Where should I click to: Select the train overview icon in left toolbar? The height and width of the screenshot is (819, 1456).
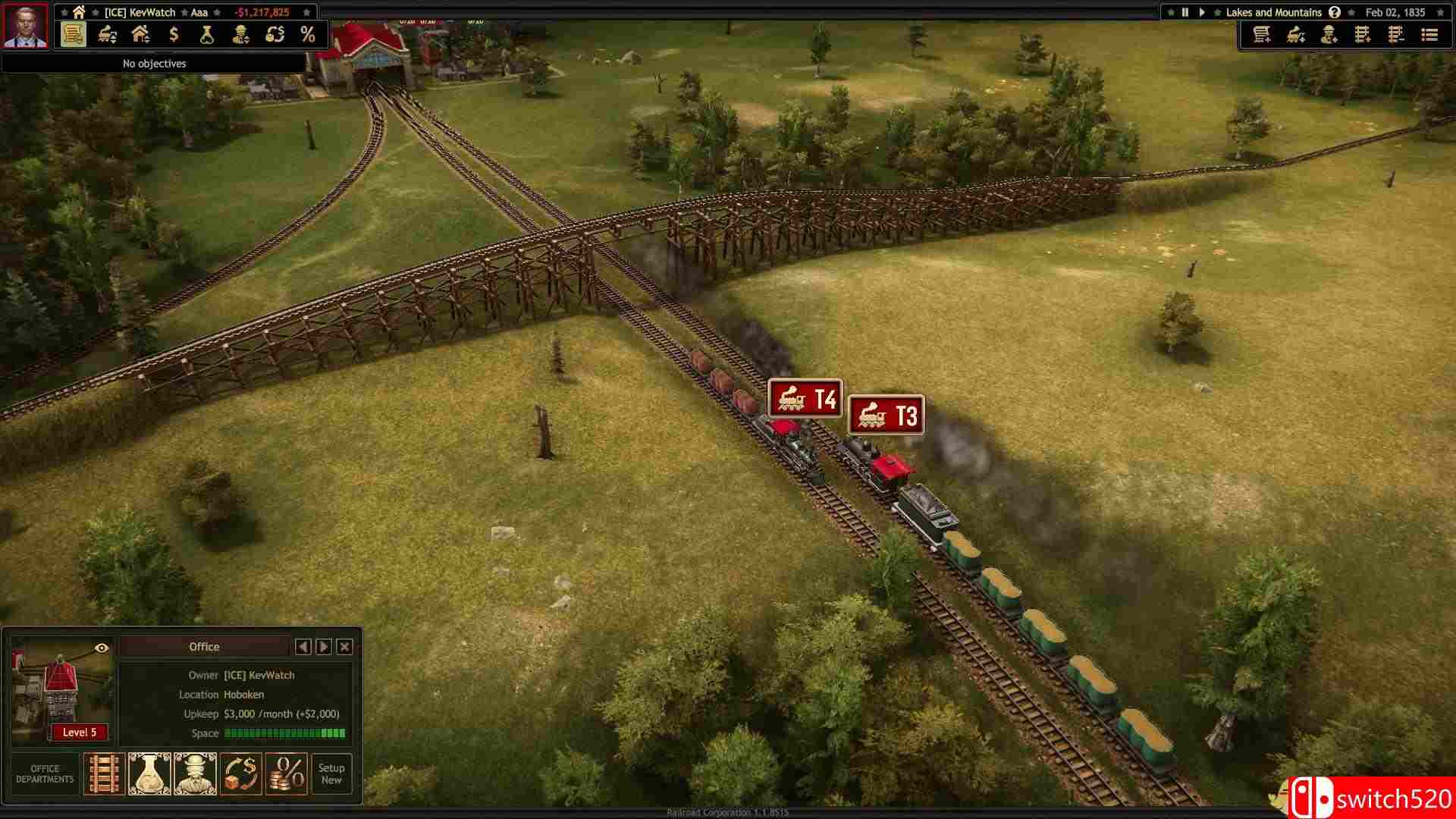(106, 34)
